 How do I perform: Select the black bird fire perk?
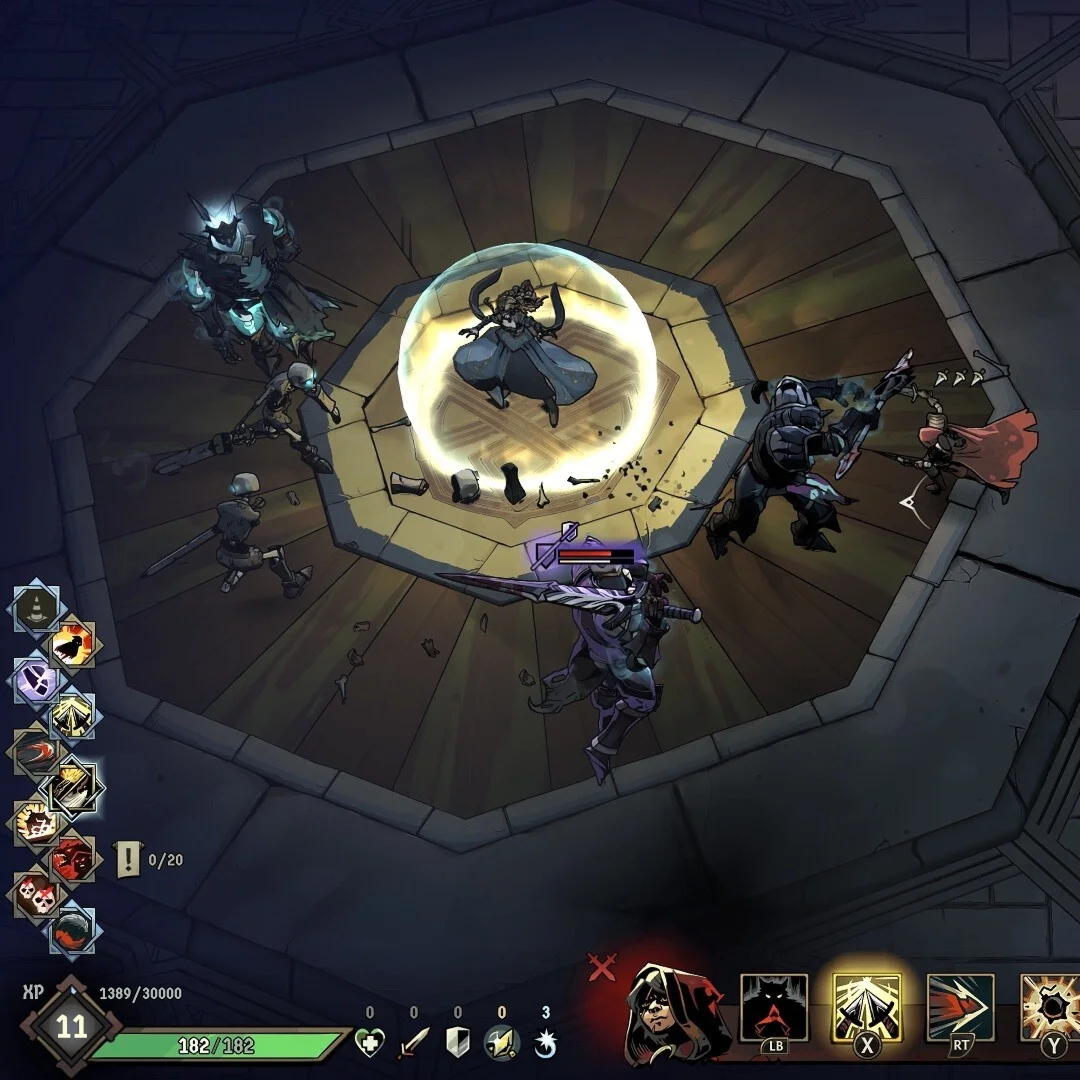pos(73,645)
